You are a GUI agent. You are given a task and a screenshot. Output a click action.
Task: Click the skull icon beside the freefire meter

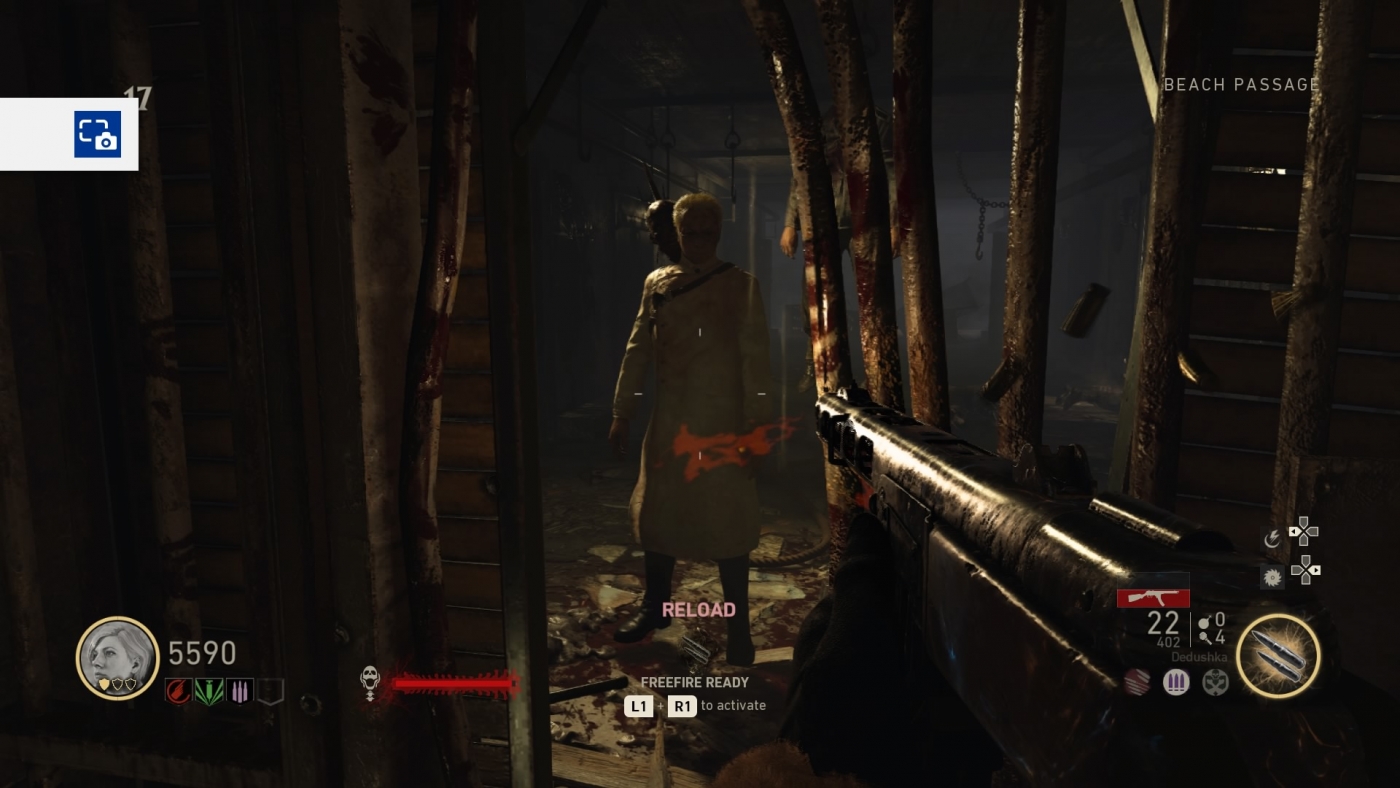[371, 677]
